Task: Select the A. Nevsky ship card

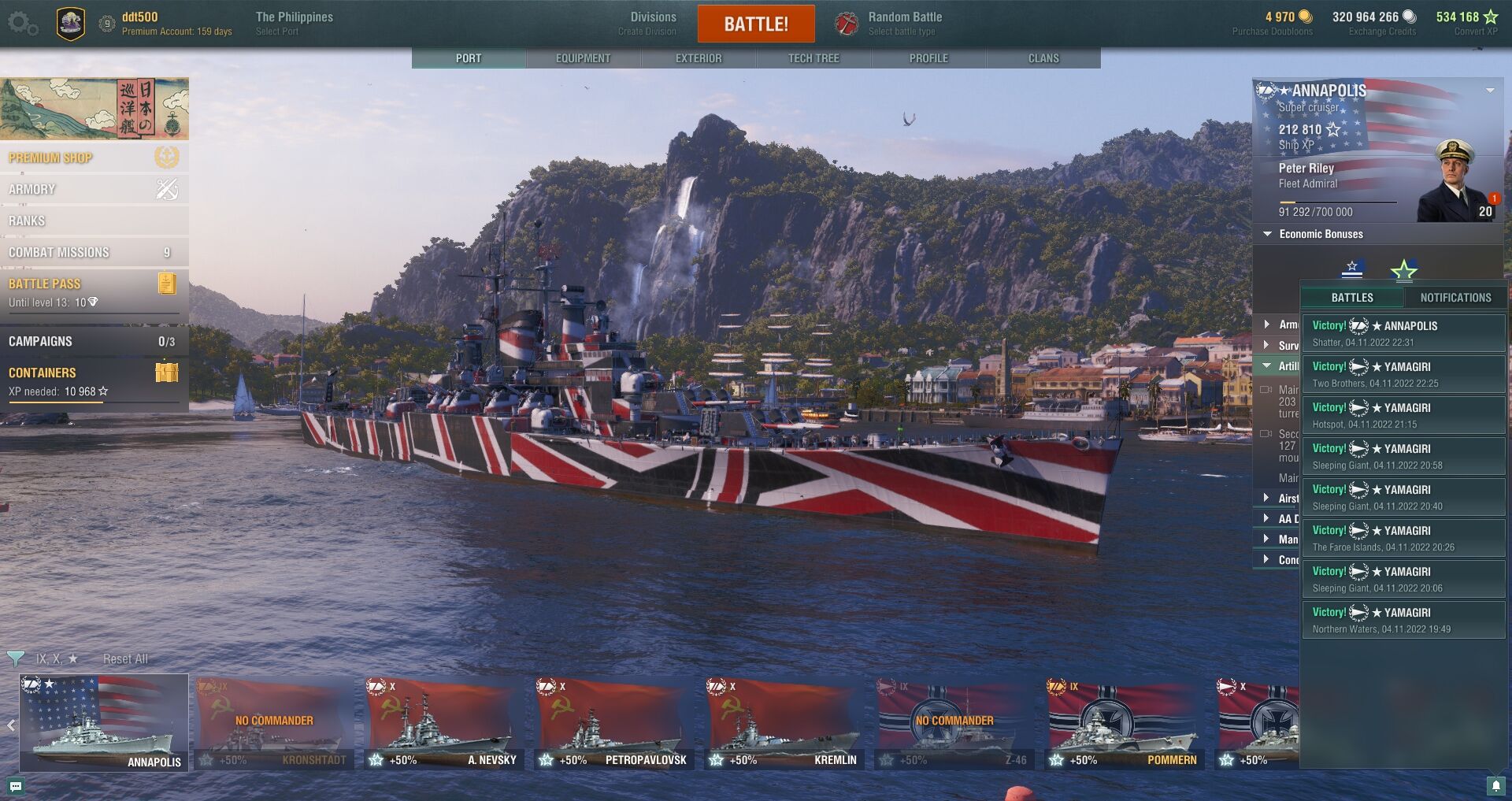Action: [x=444, y=723]
